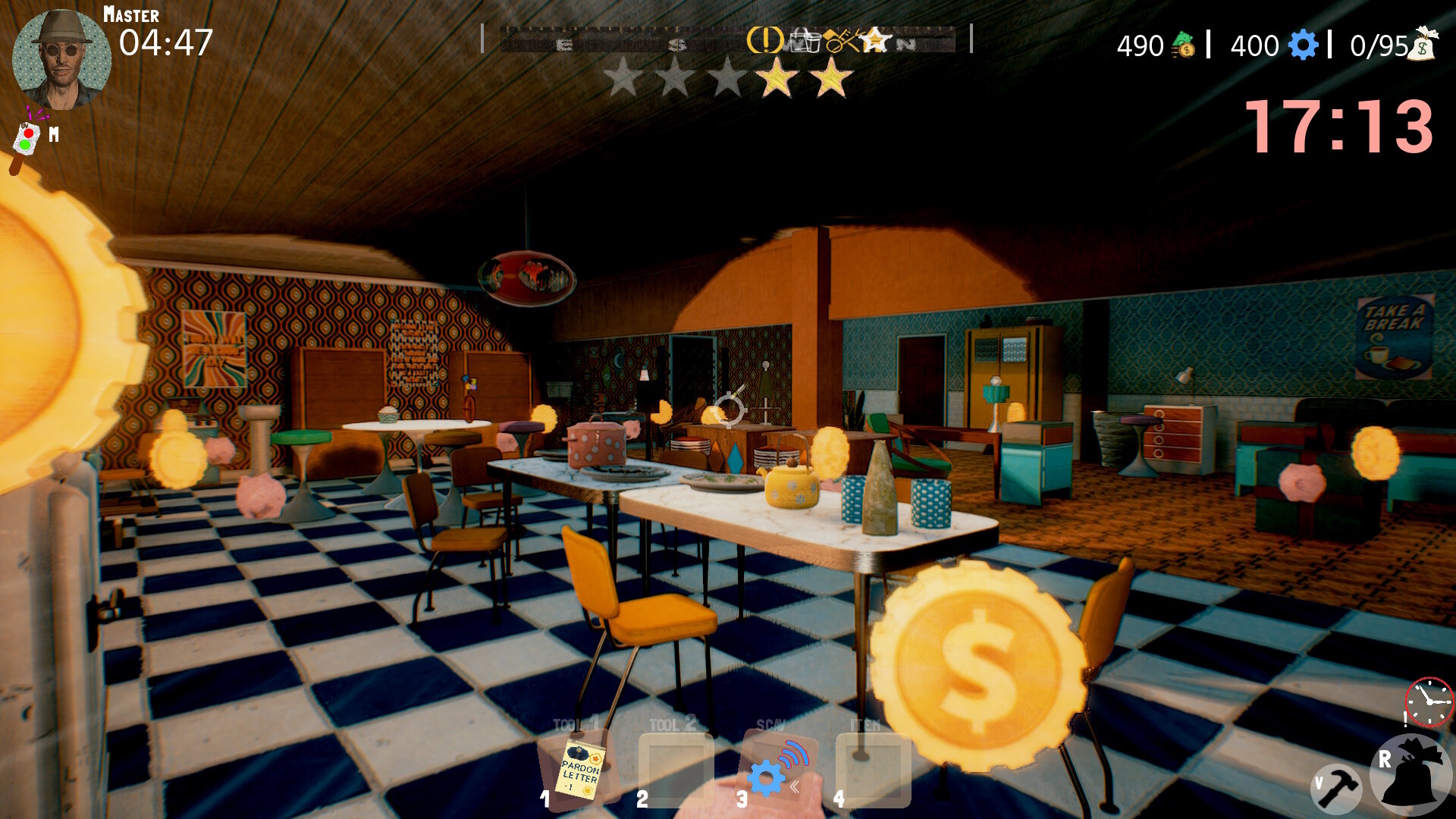Open the empty ITEM slot 4
1456x819 pixels.
point(874,770)
